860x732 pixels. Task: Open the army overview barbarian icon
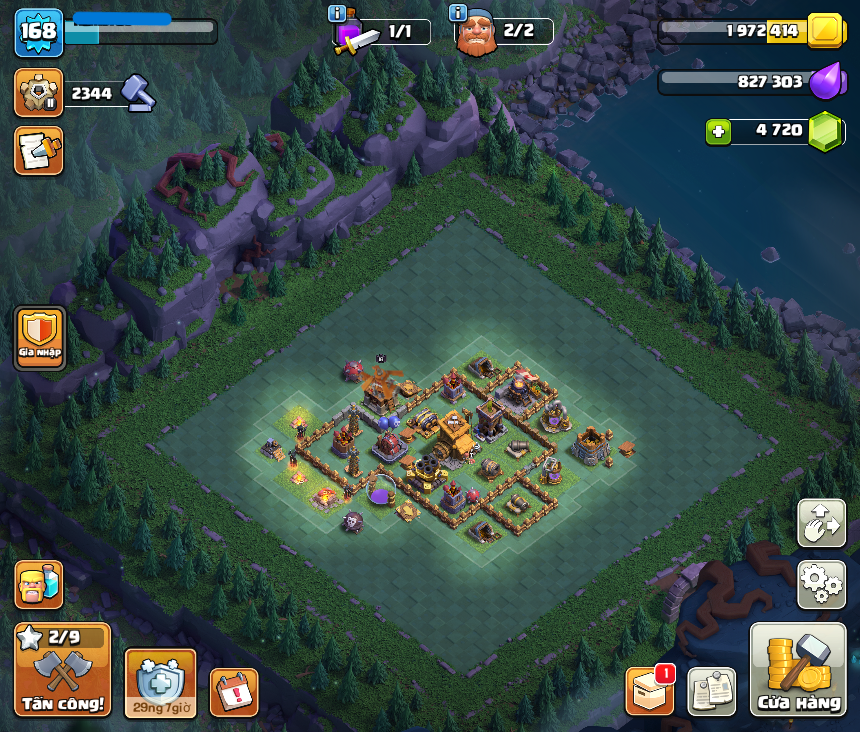(x=39, y=584)
